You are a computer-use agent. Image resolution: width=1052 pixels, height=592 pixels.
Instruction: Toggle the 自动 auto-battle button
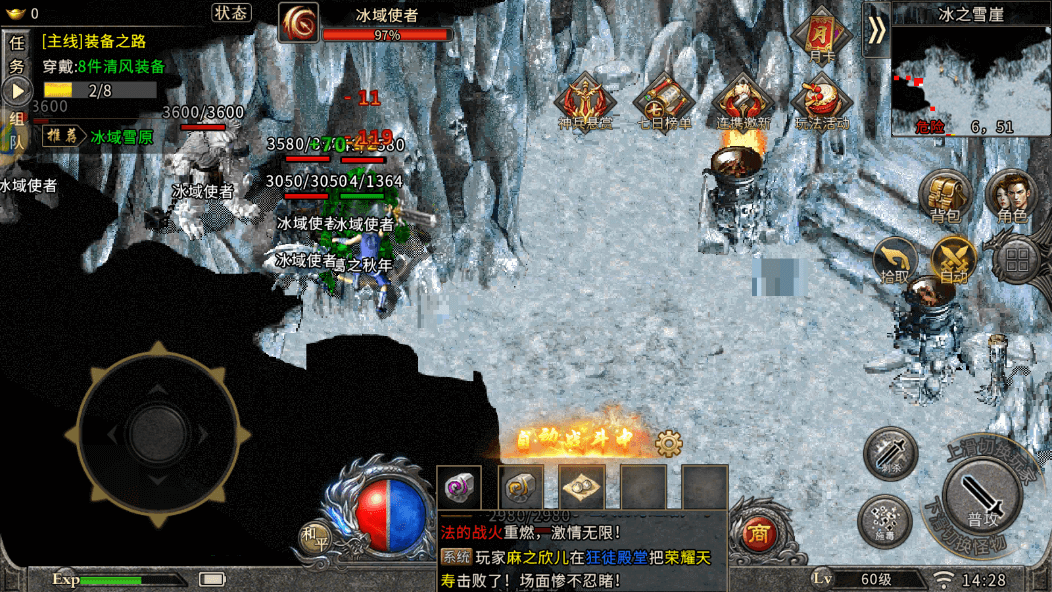pos(953,260)
